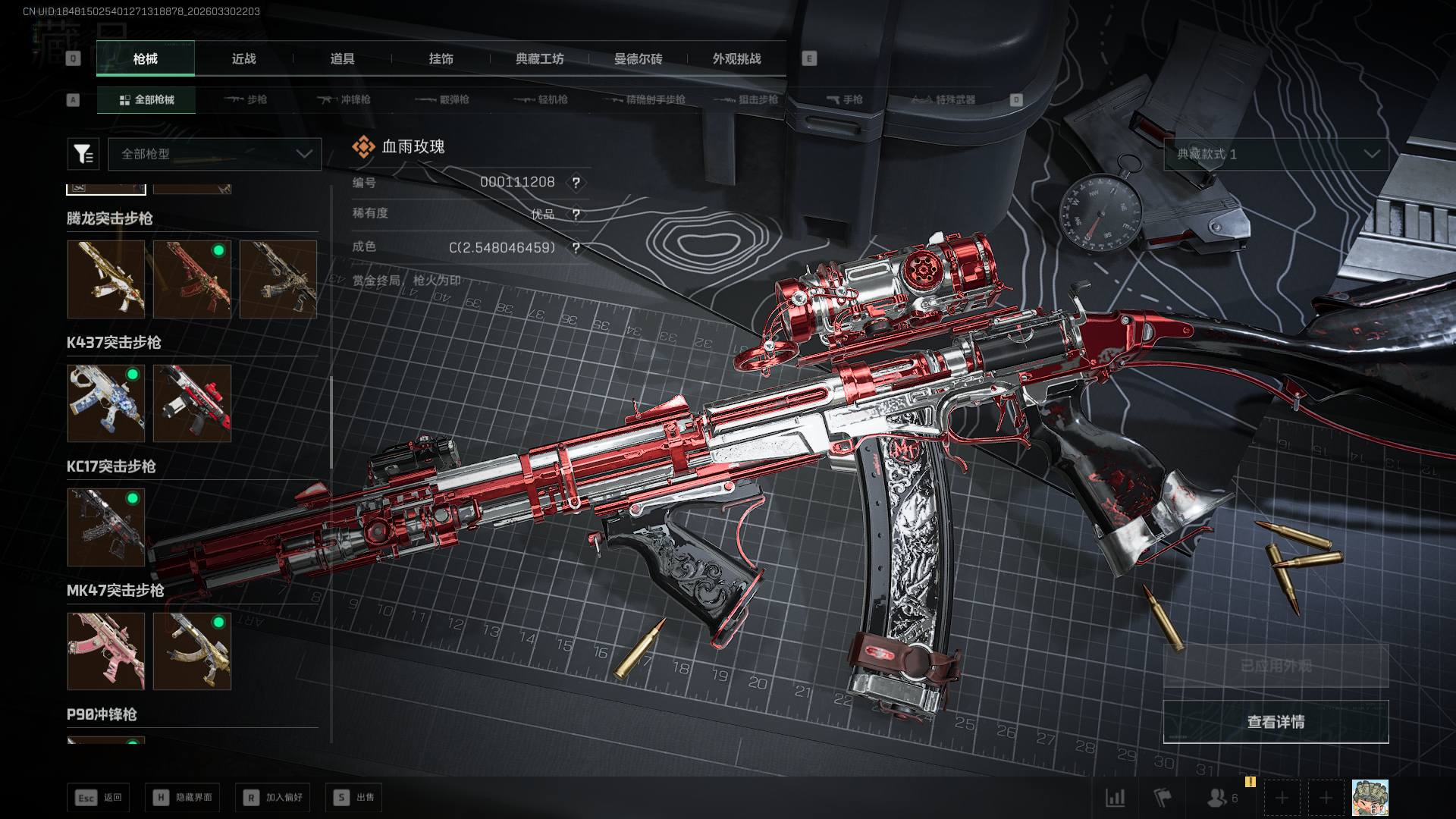Open the 道具 items tab
This screenshot has width=1456, height=819.
click(x=342, y=58)
